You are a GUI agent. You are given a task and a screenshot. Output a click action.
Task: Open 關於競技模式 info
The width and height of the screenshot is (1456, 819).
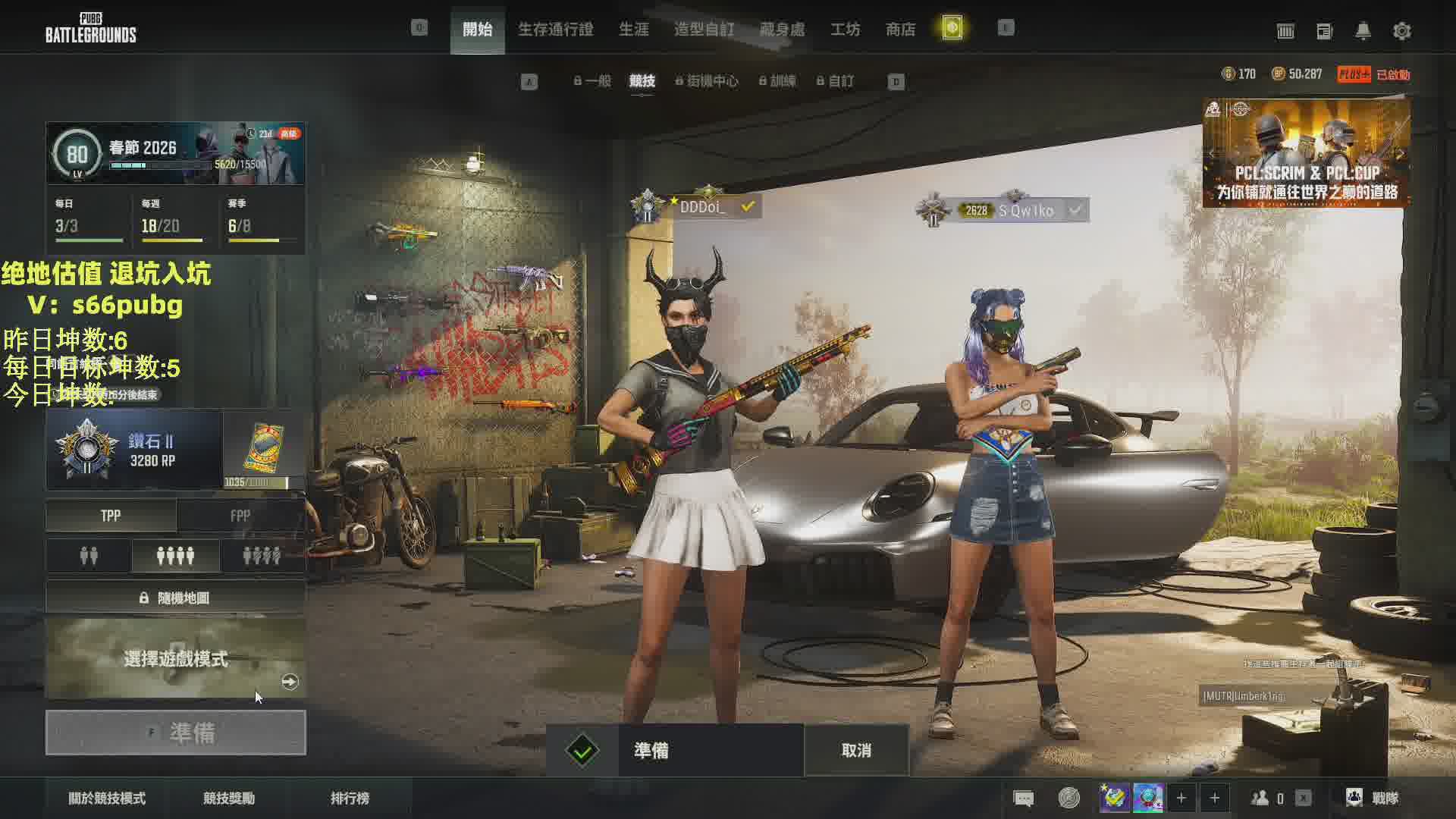(x=107, y=798)
